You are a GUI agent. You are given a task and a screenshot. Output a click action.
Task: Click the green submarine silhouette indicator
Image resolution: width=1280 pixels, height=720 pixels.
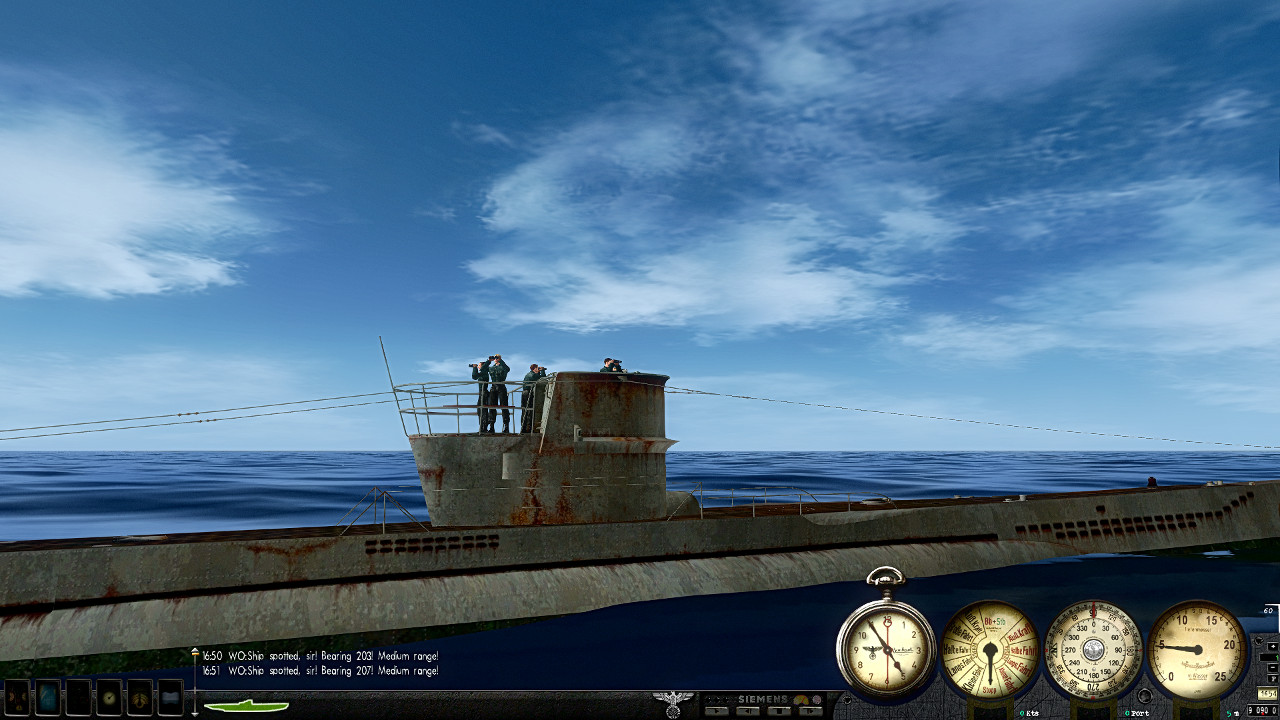[246, 706]
